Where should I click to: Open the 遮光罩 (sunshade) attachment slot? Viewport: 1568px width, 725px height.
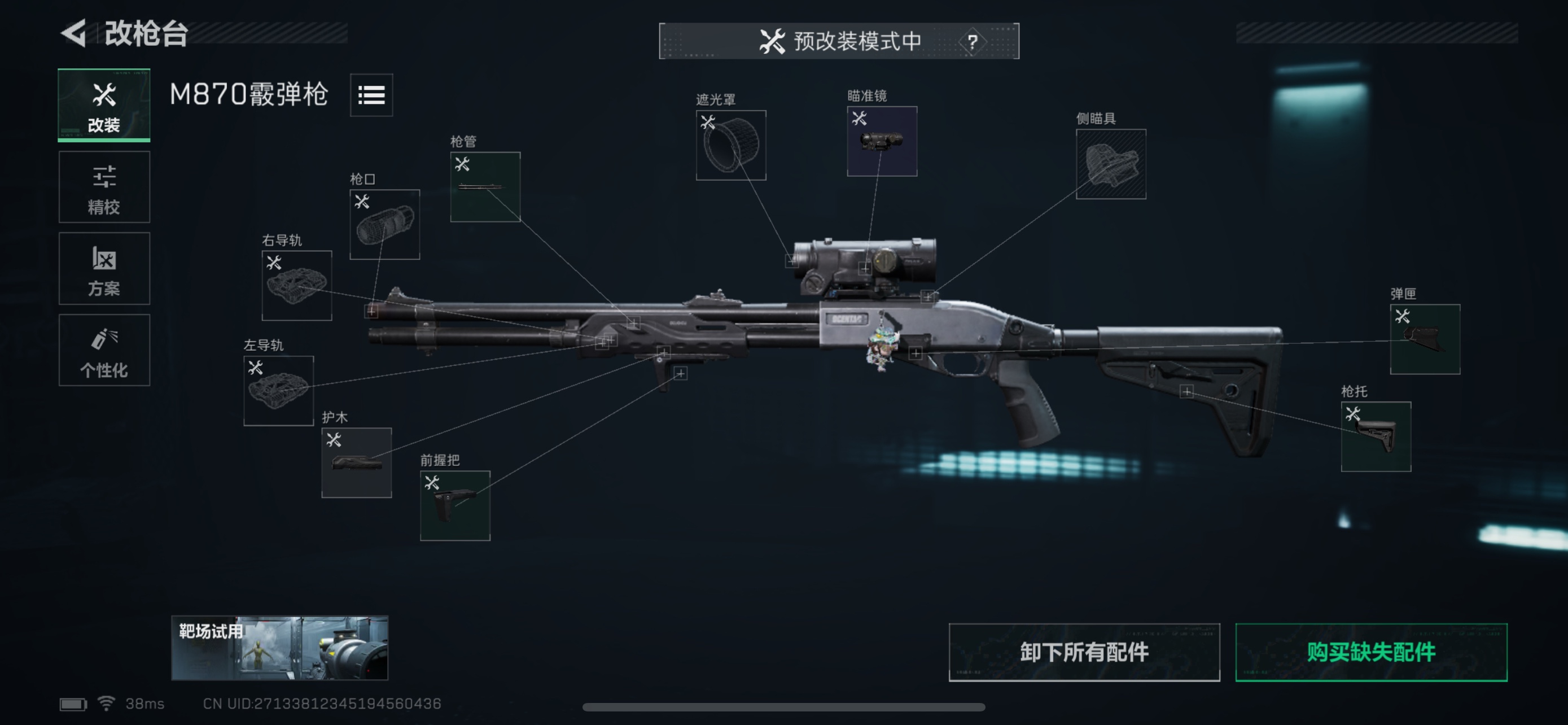tap(730, 145)
